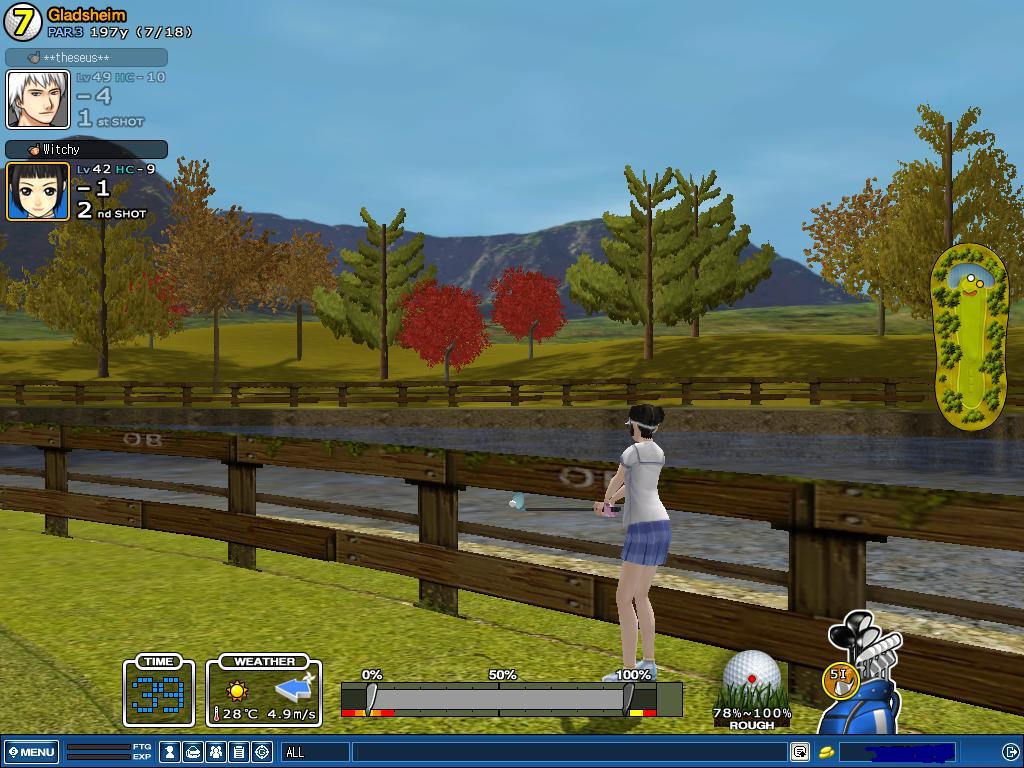Open the MENU button
This screenshot has height=768, width=1024.
(x=32, y=752)
